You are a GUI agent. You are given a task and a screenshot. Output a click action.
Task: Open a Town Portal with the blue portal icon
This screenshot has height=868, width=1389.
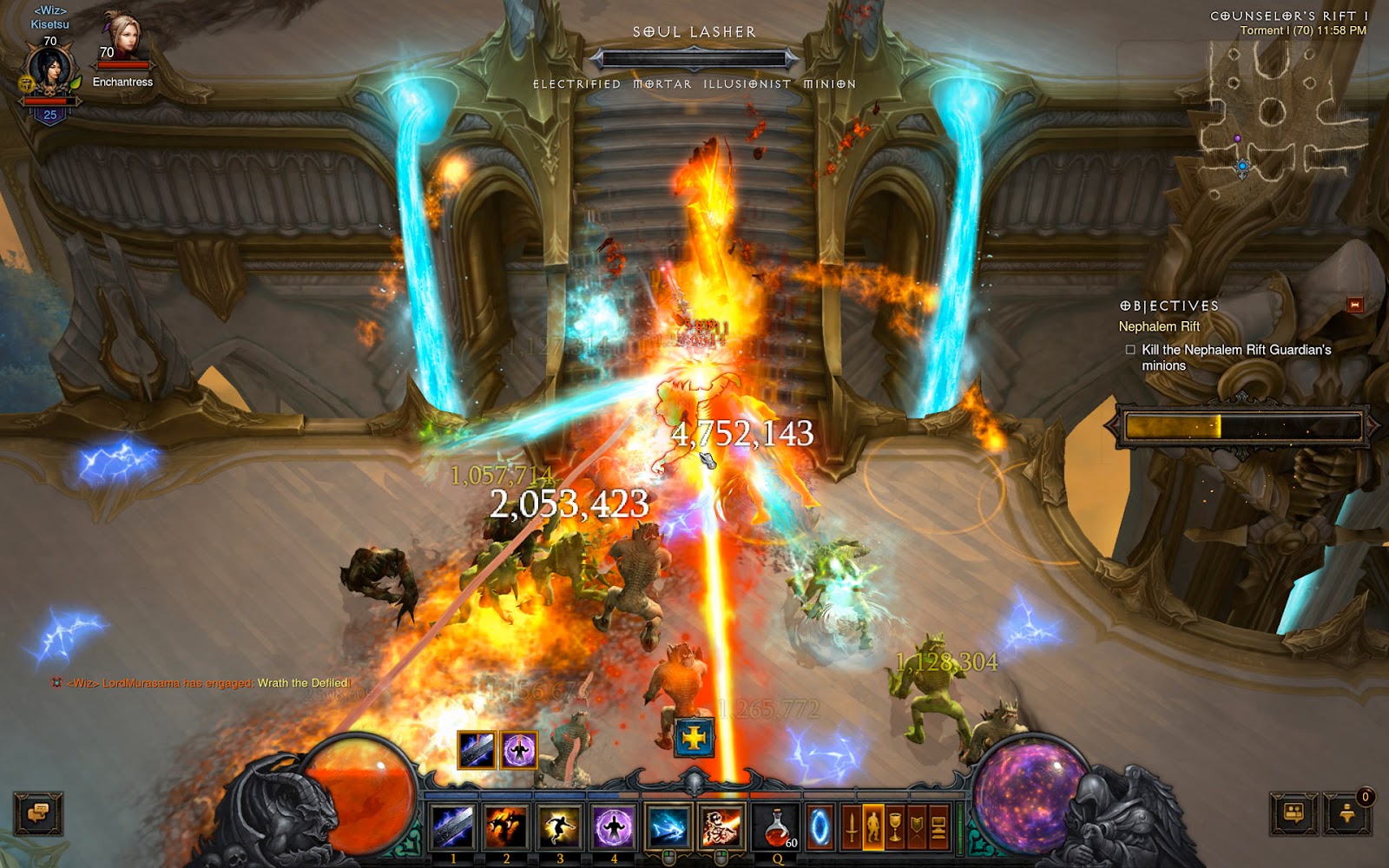click(x=820, y=825)
